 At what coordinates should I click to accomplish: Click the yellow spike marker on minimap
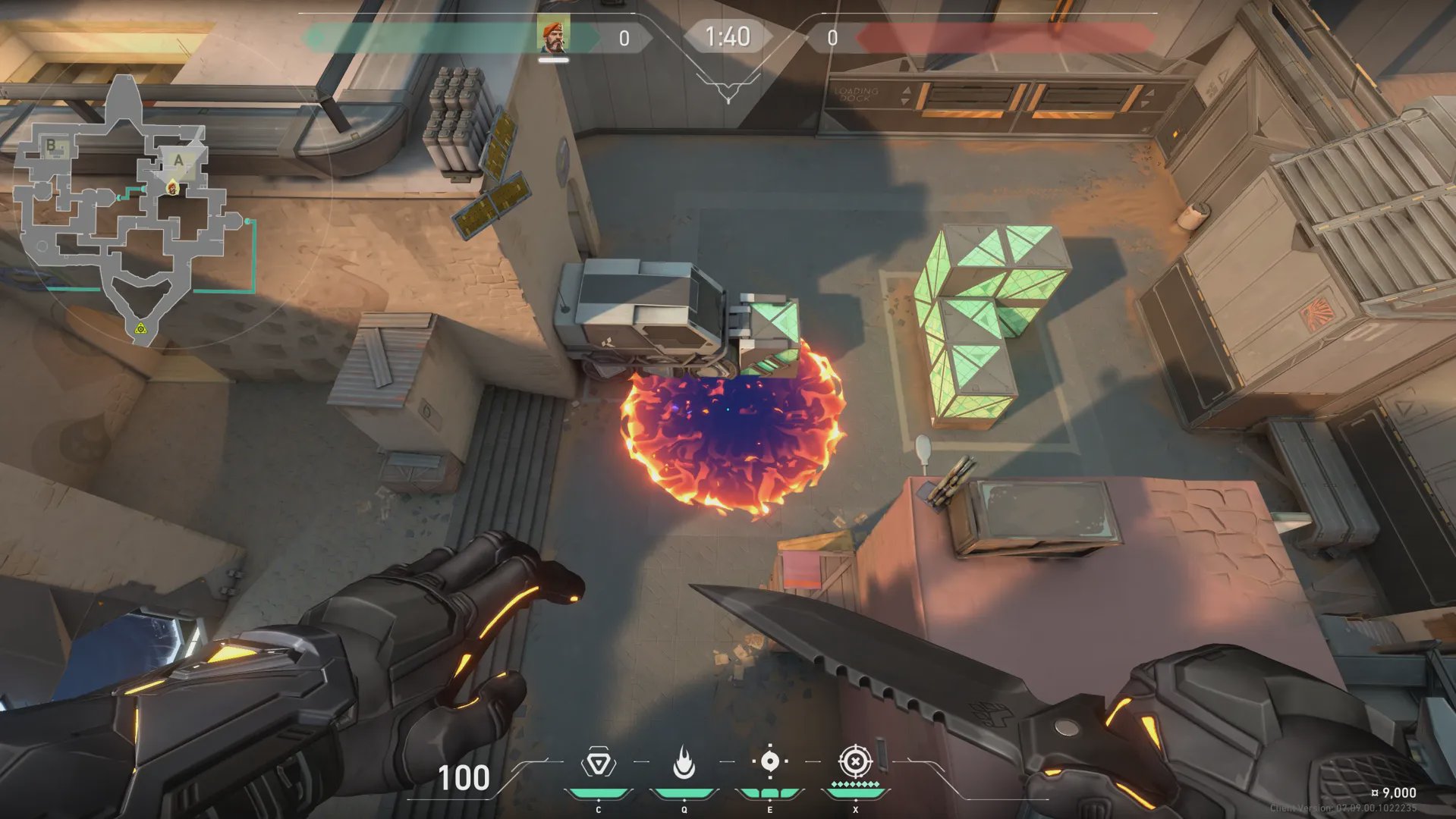(x=140, y=328)
